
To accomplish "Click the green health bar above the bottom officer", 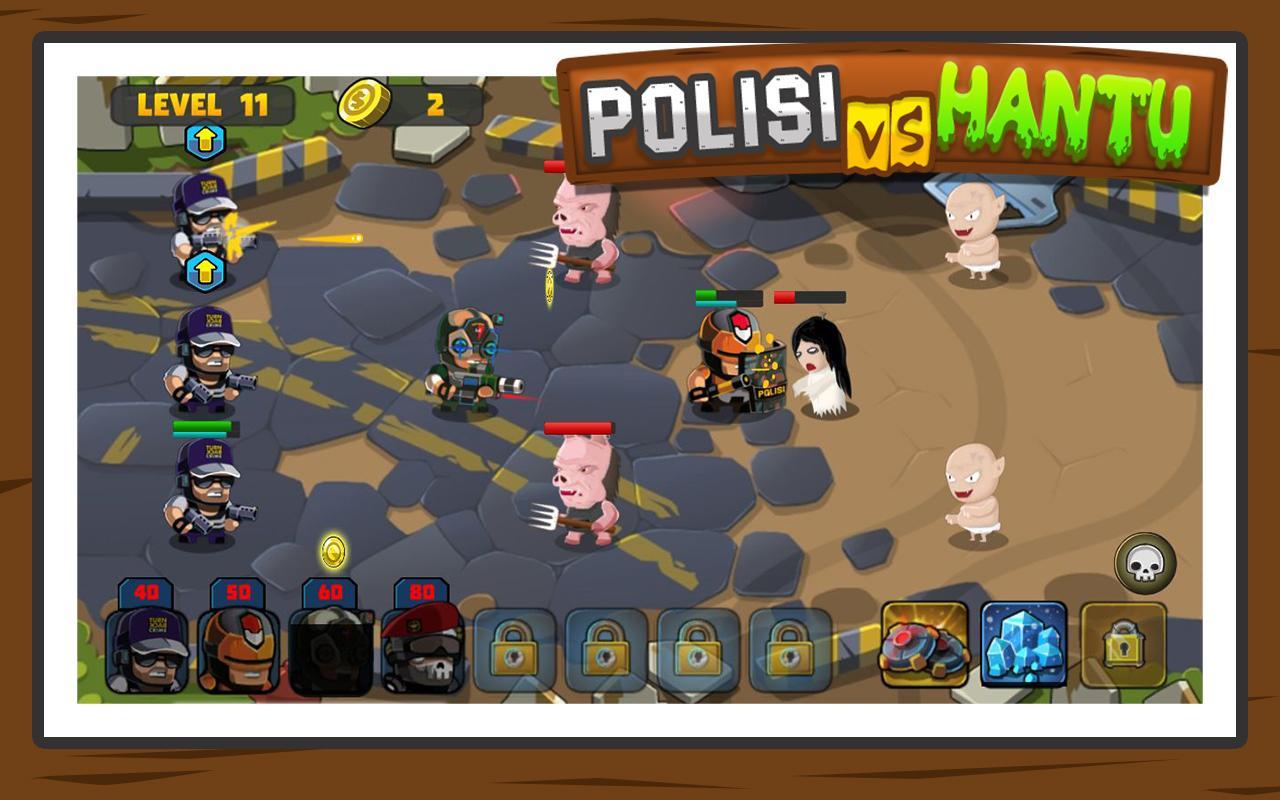I will click(204, 425).
